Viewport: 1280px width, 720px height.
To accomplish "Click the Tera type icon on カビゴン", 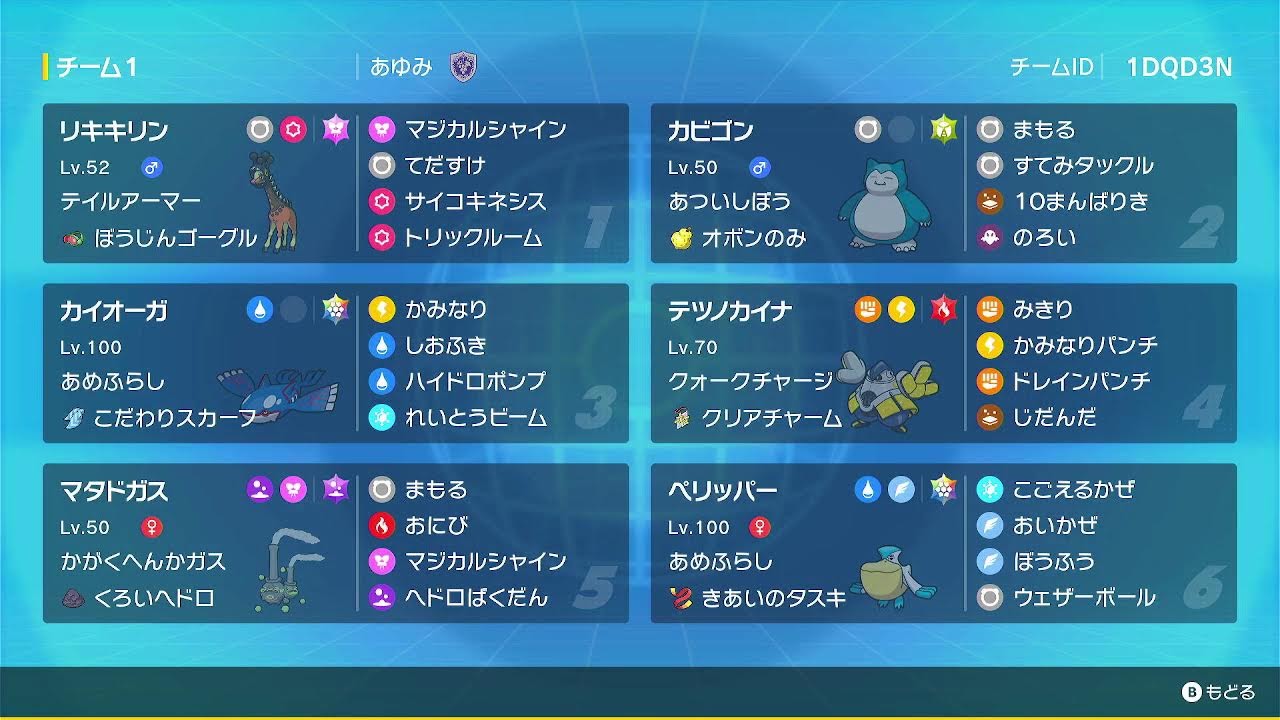I will point(944,129).
